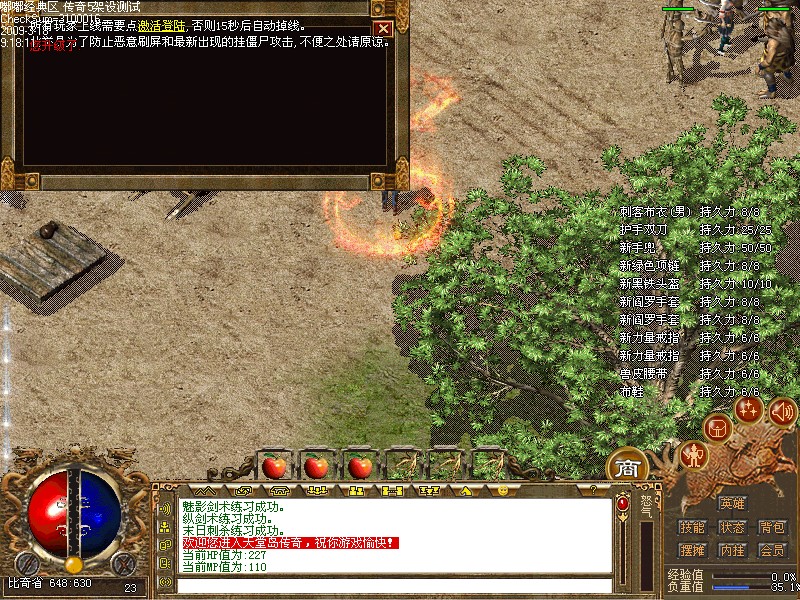Screen dimensions: 800x600
Task: Open the 背包 backpack
Action: coord(772,527)
